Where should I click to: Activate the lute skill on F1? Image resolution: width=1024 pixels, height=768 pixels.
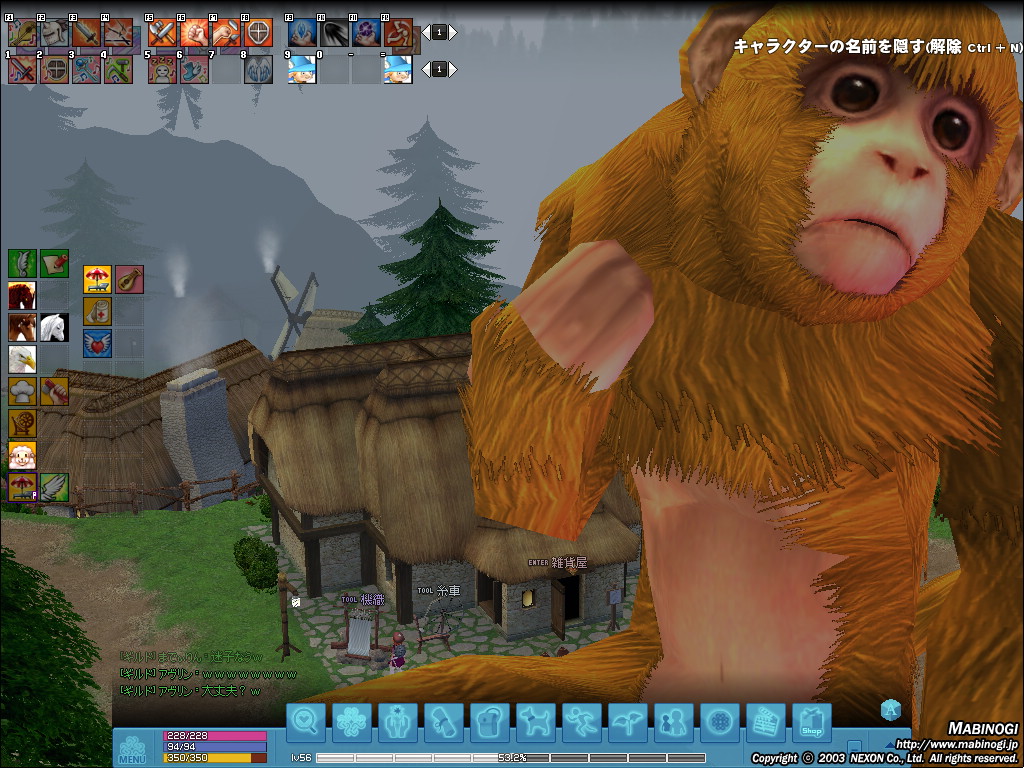[x=22, y=33]
